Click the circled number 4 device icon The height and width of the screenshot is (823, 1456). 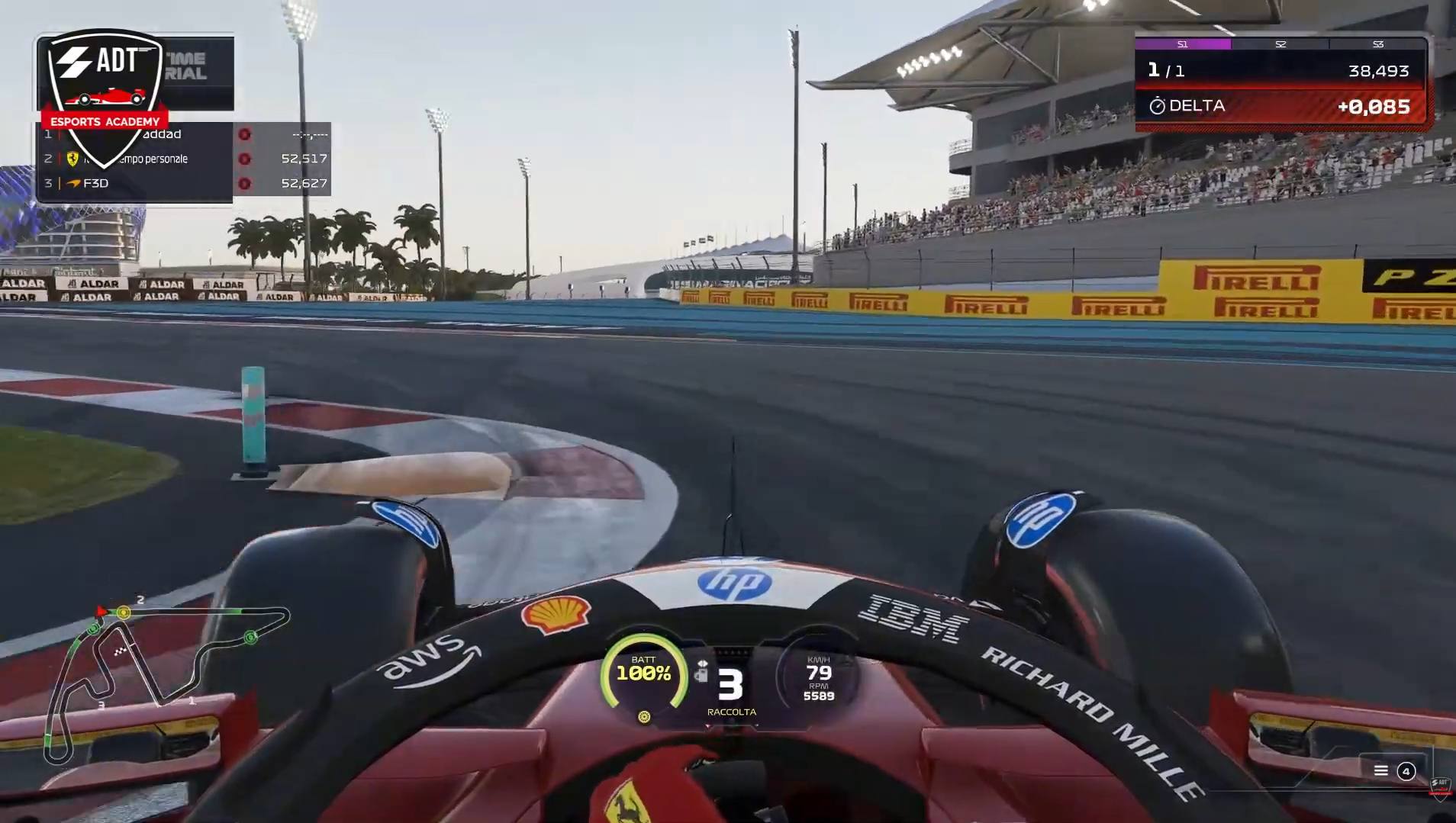coord(1406,771)
